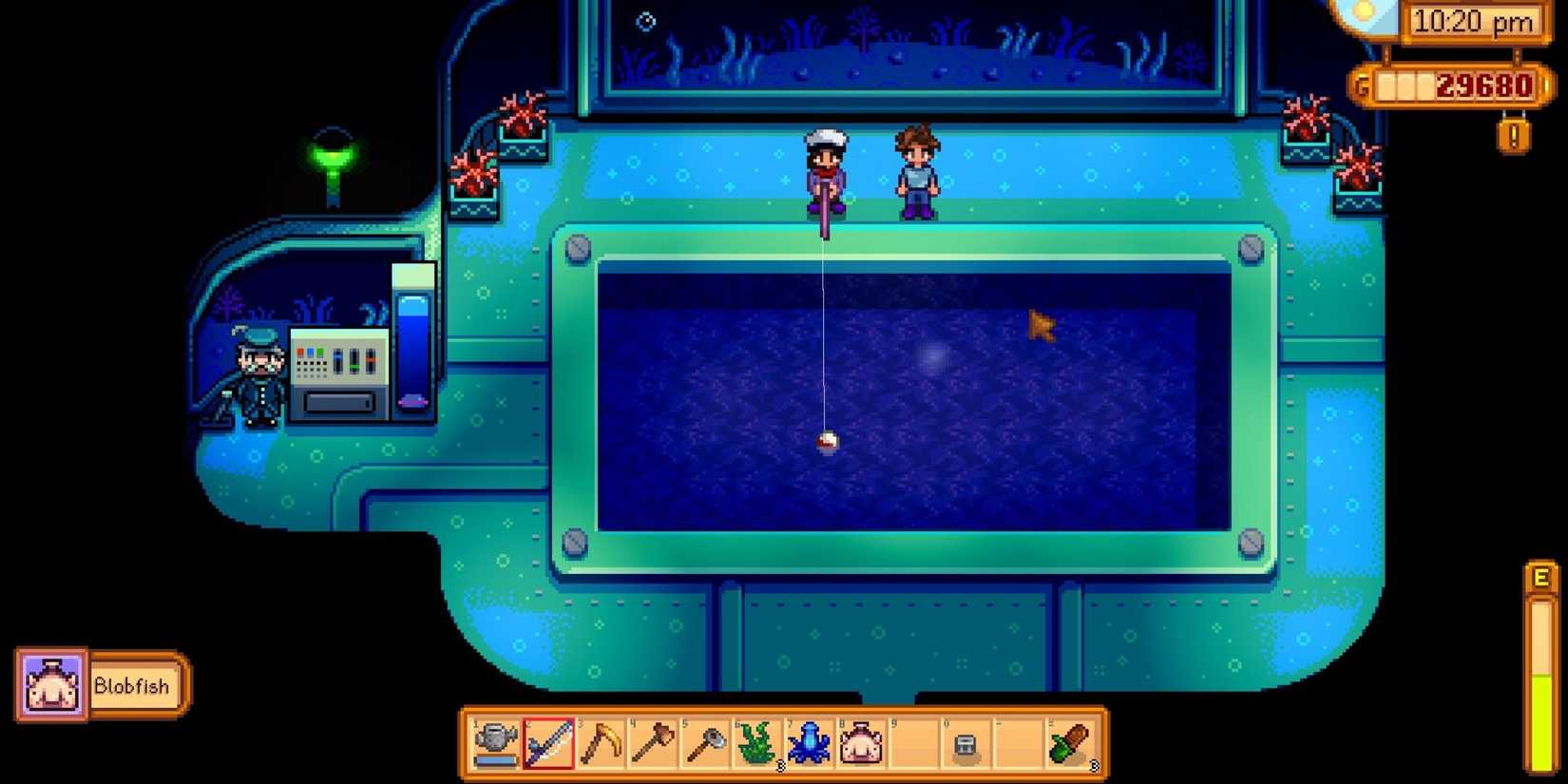Select the sword in slot 2
Viewport: 1568px width, 784px height.
pos(549,748)
